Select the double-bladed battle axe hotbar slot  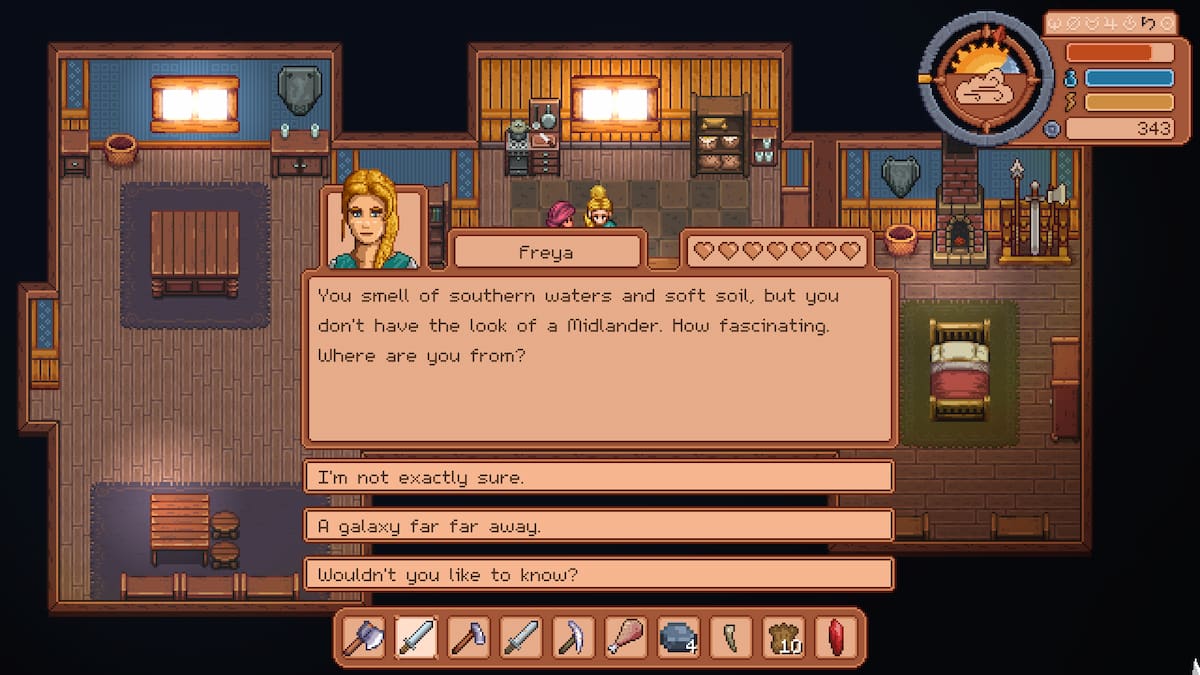[x=363, y=637]
